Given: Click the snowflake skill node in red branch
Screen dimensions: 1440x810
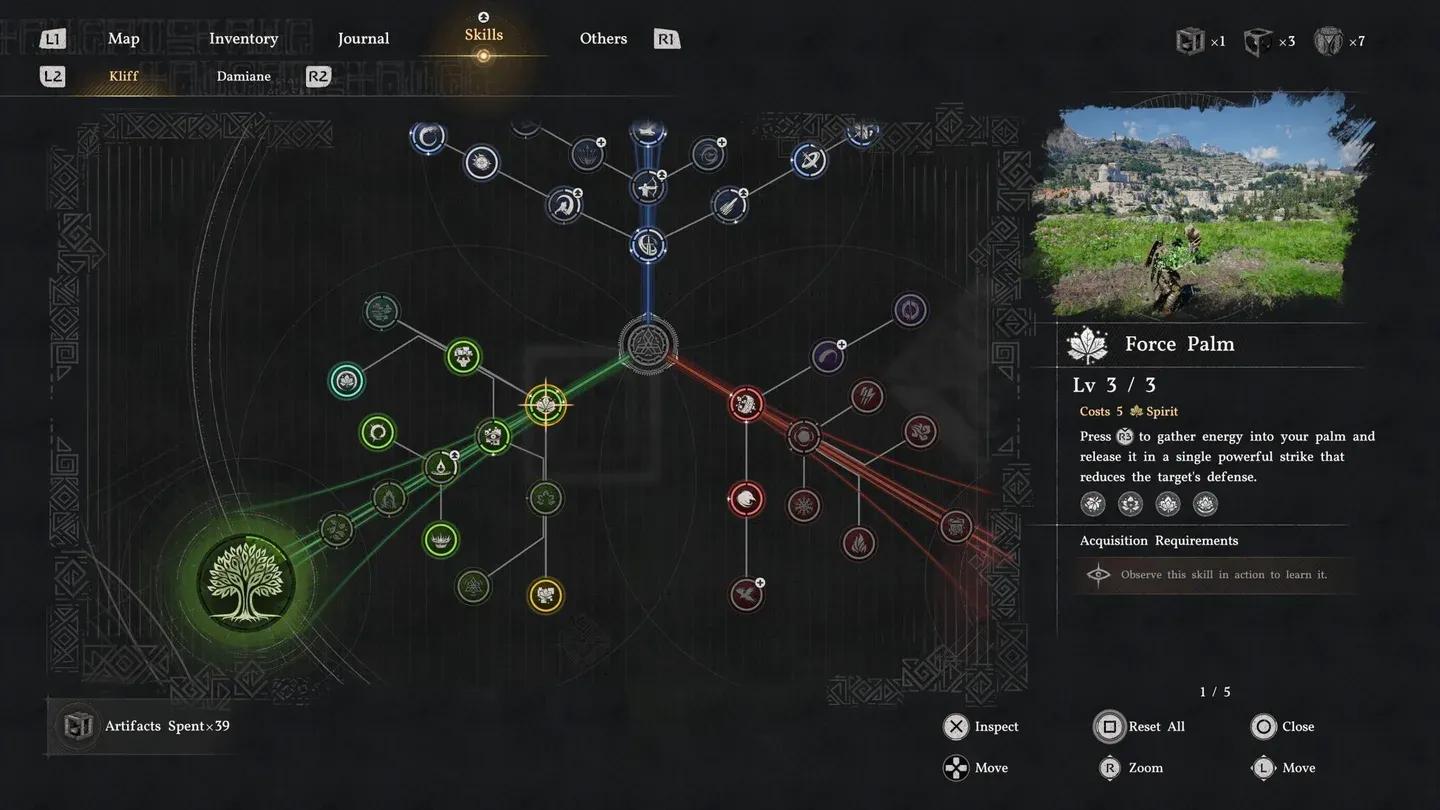Looking at the screenshot, I should 804,506.
